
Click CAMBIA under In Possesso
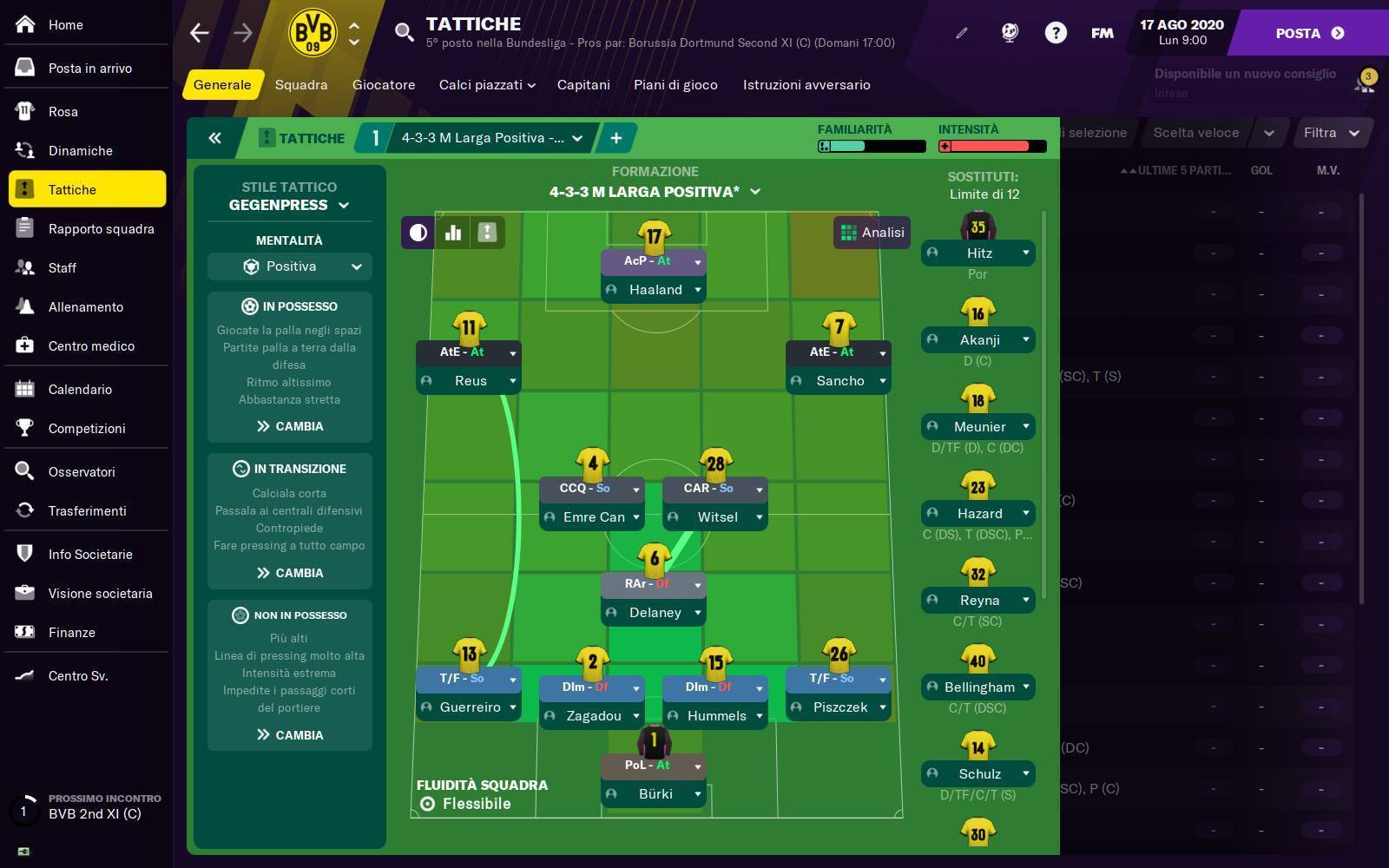[289, 426]
